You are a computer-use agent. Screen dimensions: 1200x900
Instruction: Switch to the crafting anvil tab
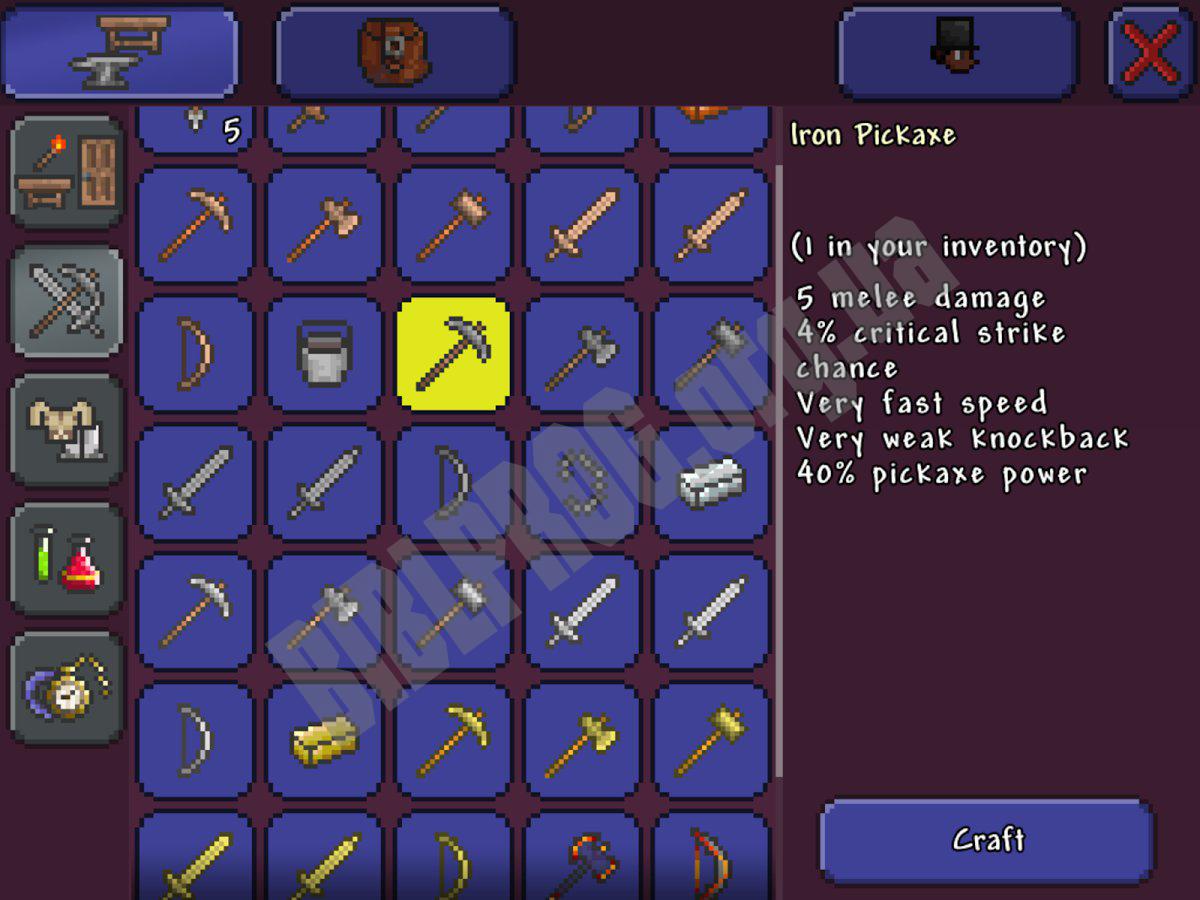tap(120, 52)
